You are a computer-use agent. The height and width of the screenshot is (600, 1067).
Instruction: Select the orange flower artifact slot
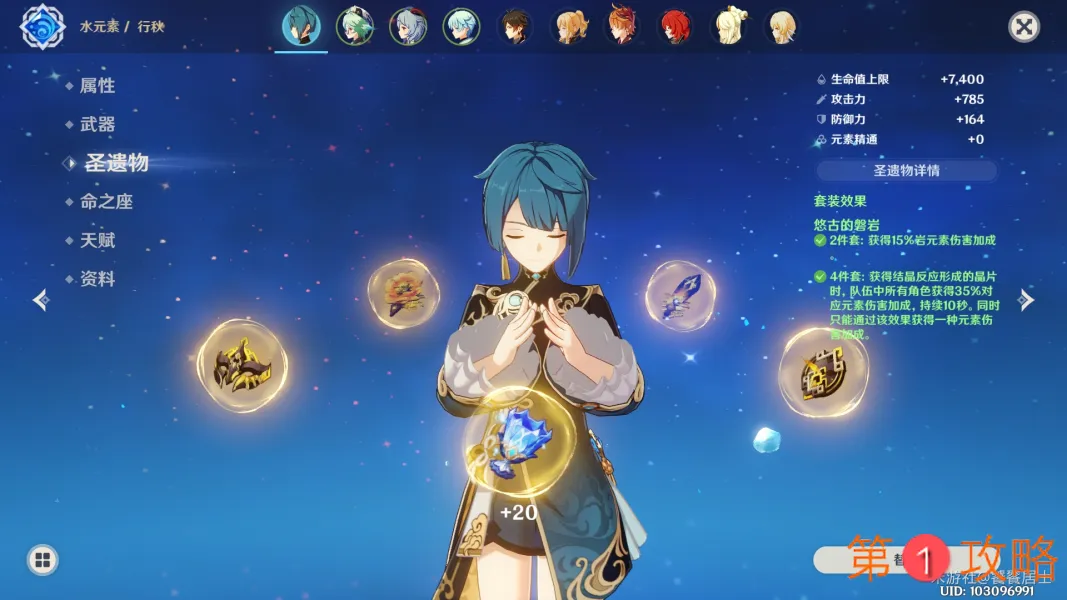tap(403, 294)
